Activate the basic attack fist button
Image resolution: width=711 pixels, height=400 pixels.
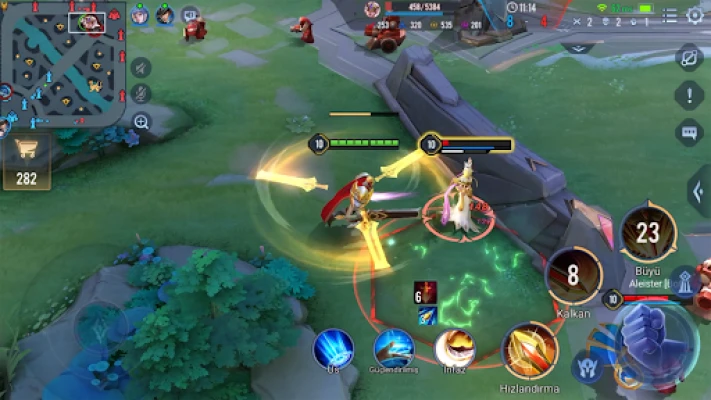tap(652, 338)
